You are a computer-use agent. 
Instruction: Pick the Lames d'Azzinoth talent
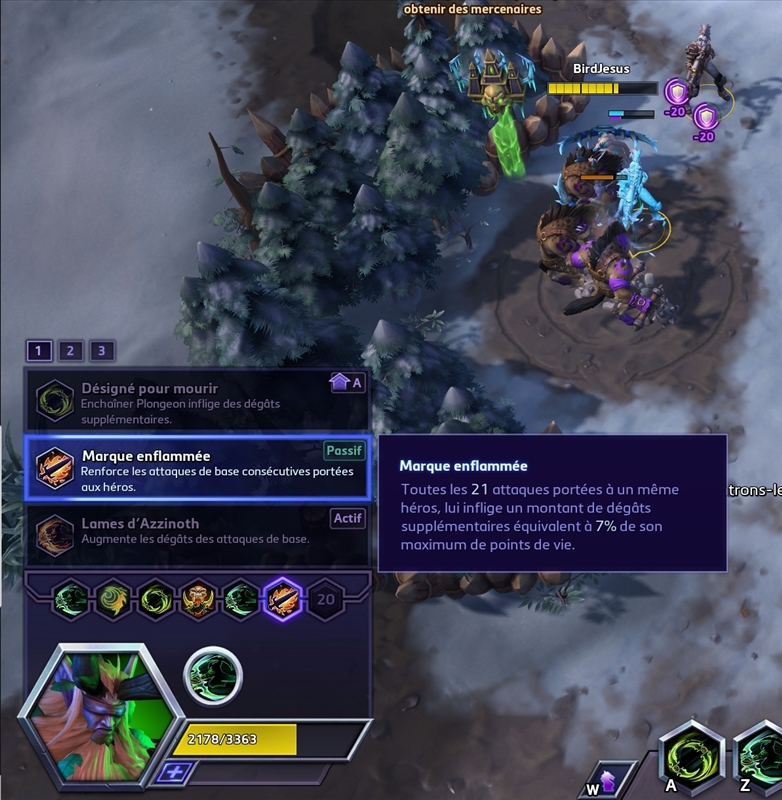pos(197,530)
